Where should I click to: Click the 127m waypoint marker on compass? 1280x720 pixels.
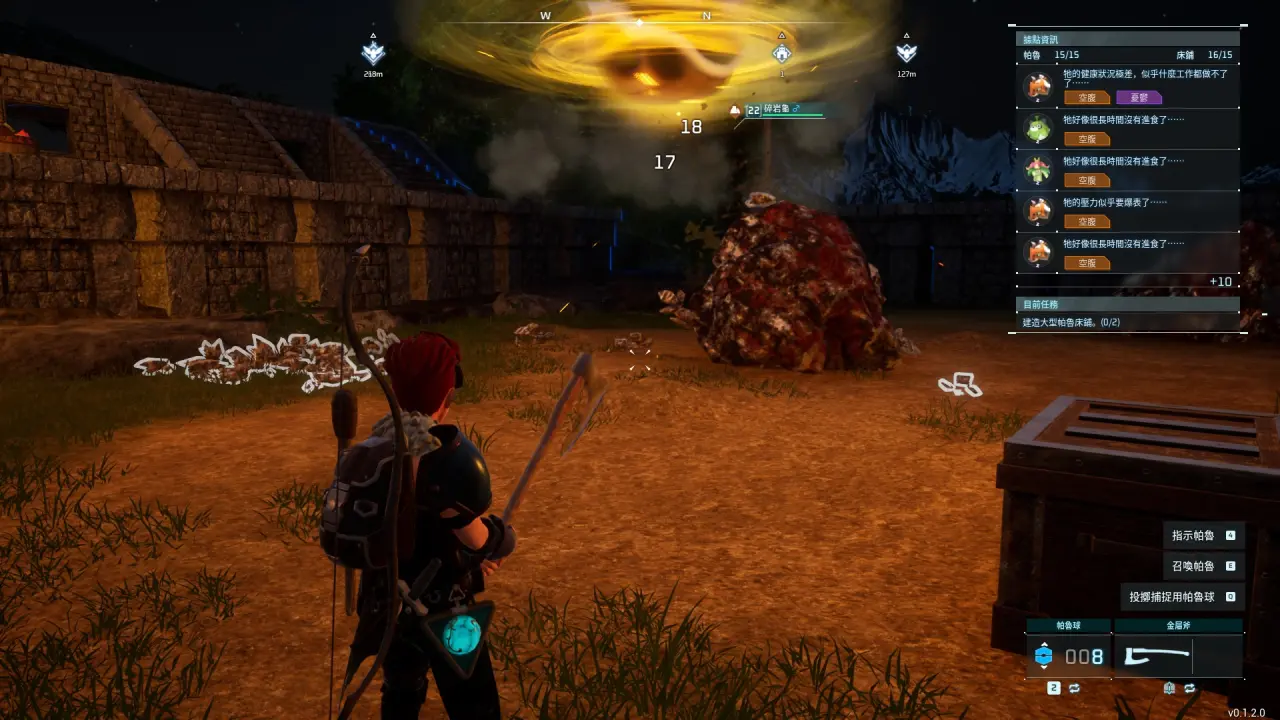[x=907, y=53]
